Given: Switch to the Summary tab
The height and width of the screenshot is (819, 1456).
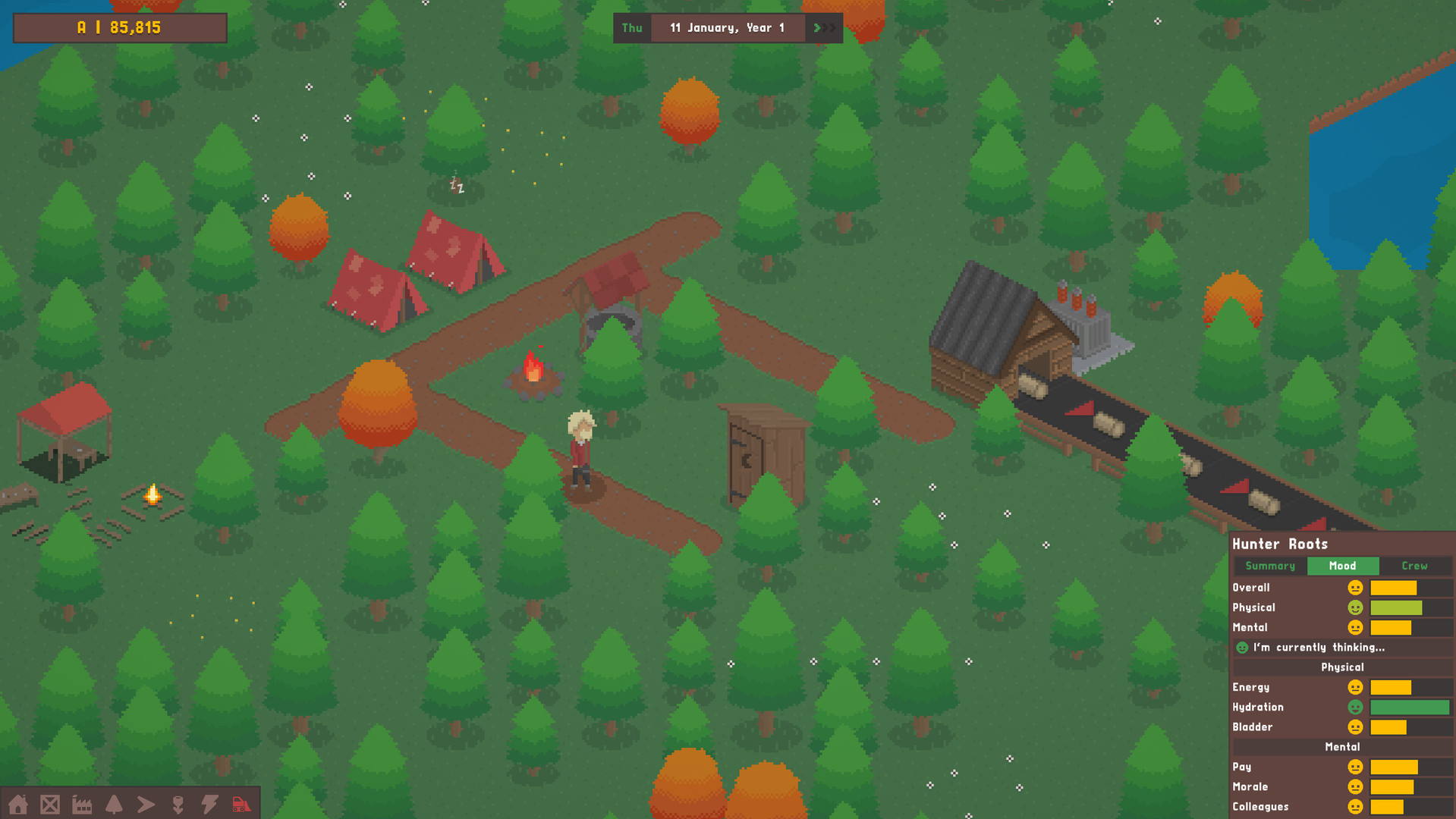Looking at the screenshot, I should pyautogui.click(x=1269, y=566).
